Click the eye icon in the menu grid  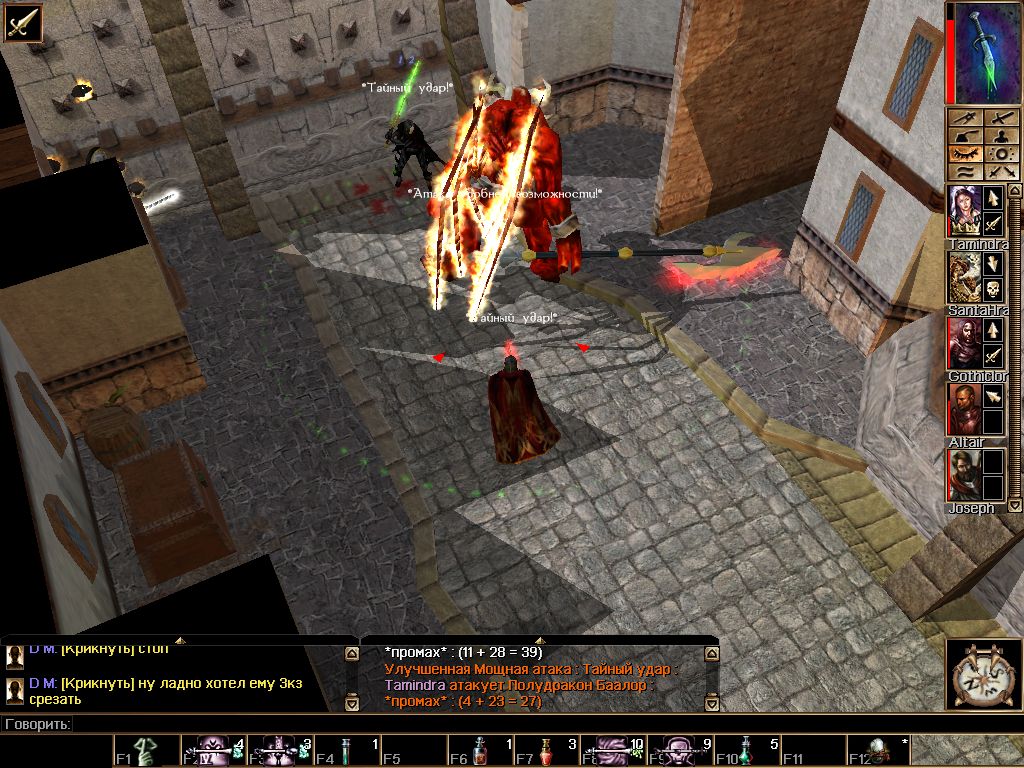[962, 154]
